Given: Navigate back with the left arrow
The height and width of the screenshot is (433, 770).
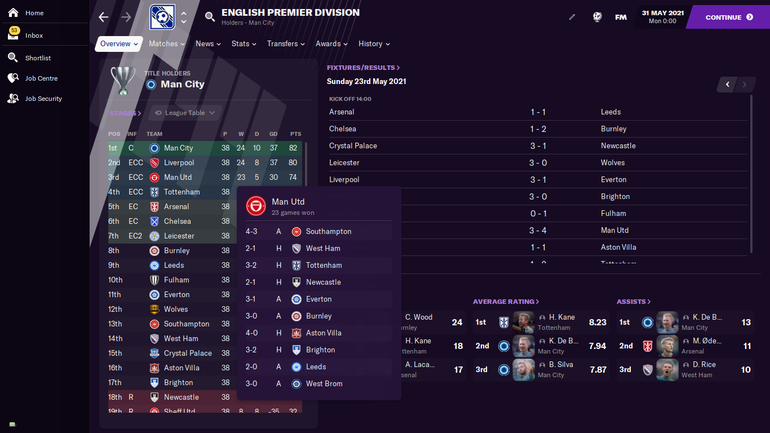Looking at the screenshot, I should pyautogui.click(x=104, y=17).
